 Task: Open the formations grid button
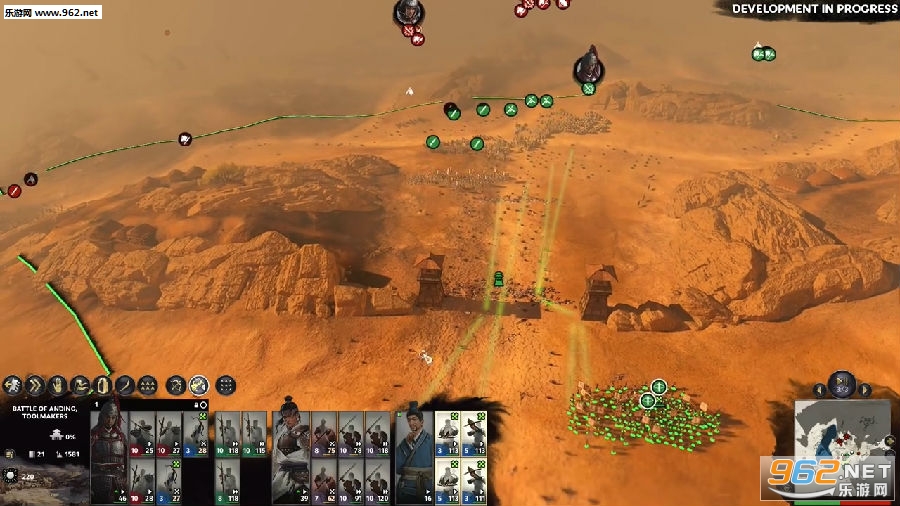pyautogui.click(x=226, y=384)
